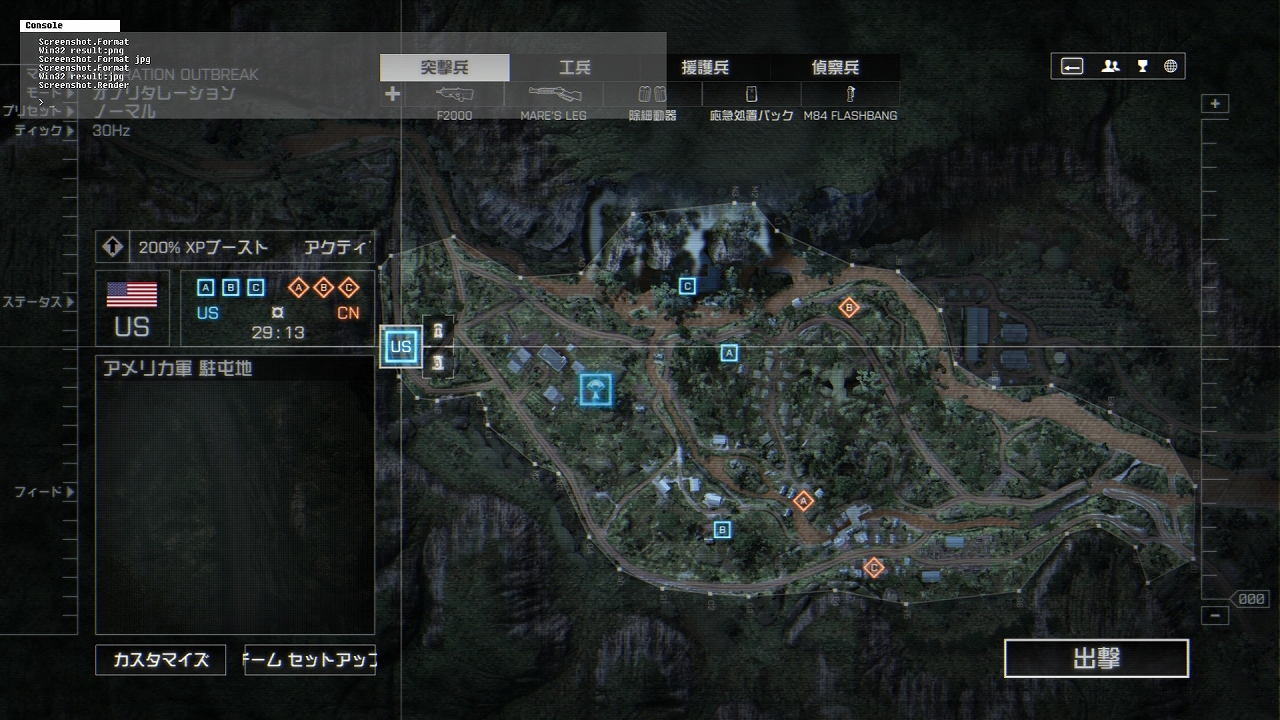The height and width of the screenshot is (720, 1280).
Task: Open the カスタマイズ loadout menu
Action: (x=161, y=660)
